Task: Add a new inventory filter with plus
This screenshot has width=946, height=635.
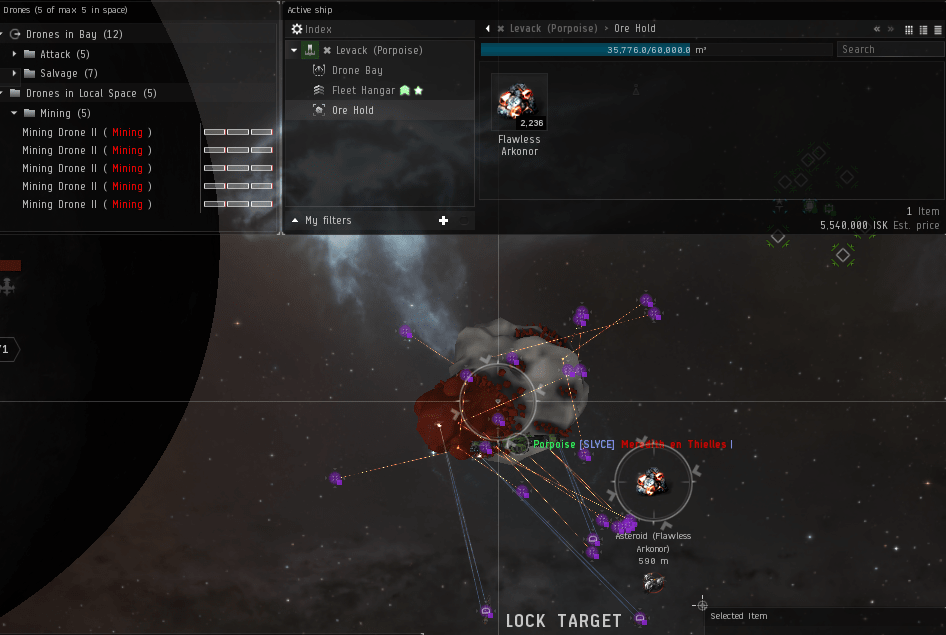Action: pos(444,220)
